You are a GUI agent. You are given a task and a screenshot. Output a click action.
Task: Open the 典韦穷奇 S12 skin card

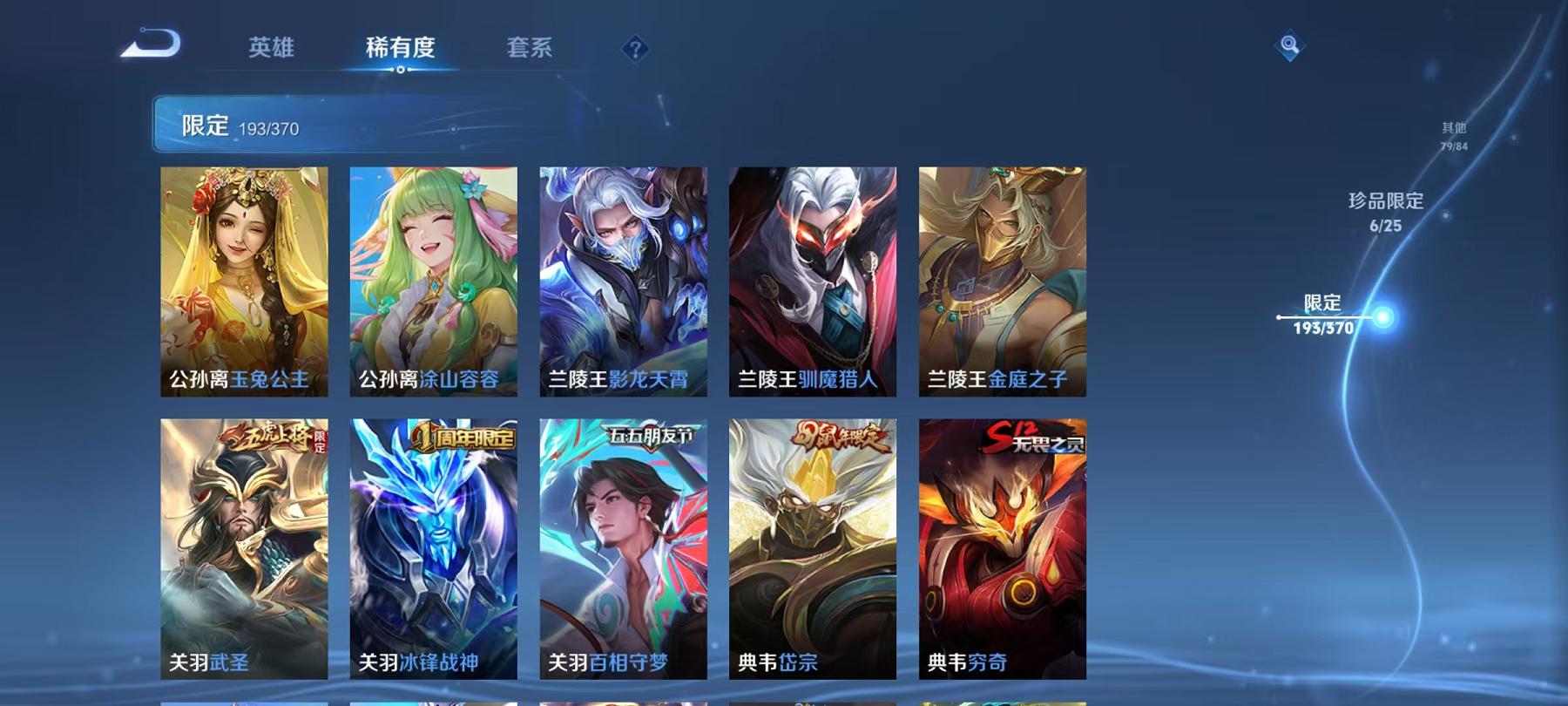1000,549
